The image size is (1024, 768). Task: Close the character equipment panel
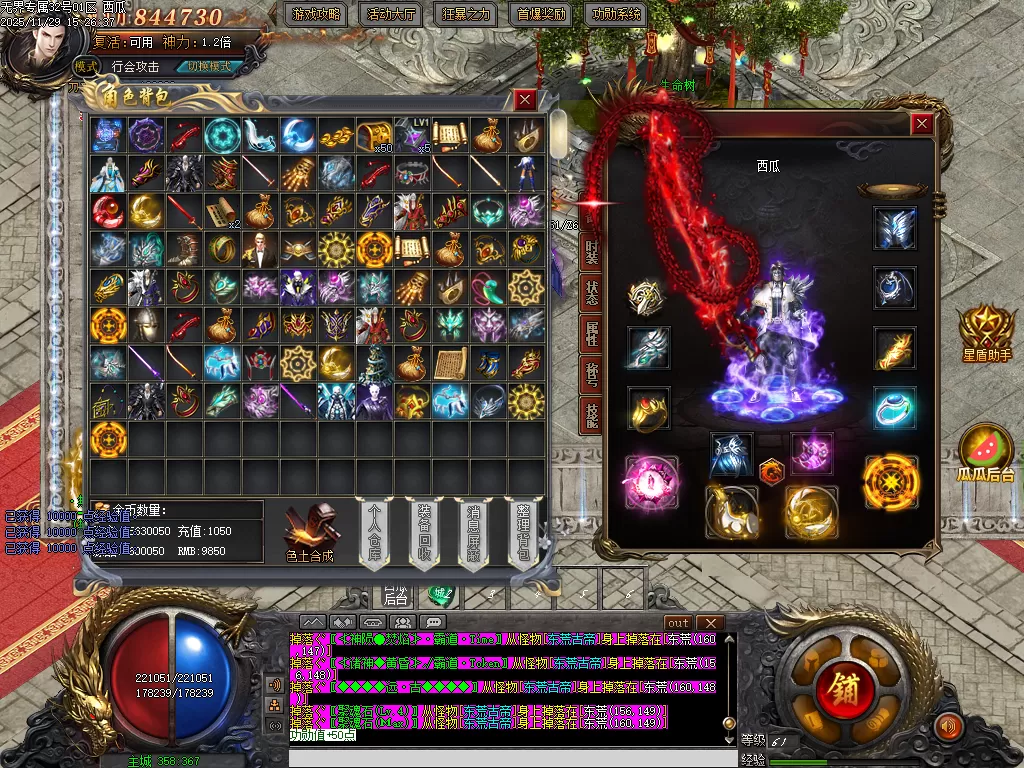pos(922,124)
